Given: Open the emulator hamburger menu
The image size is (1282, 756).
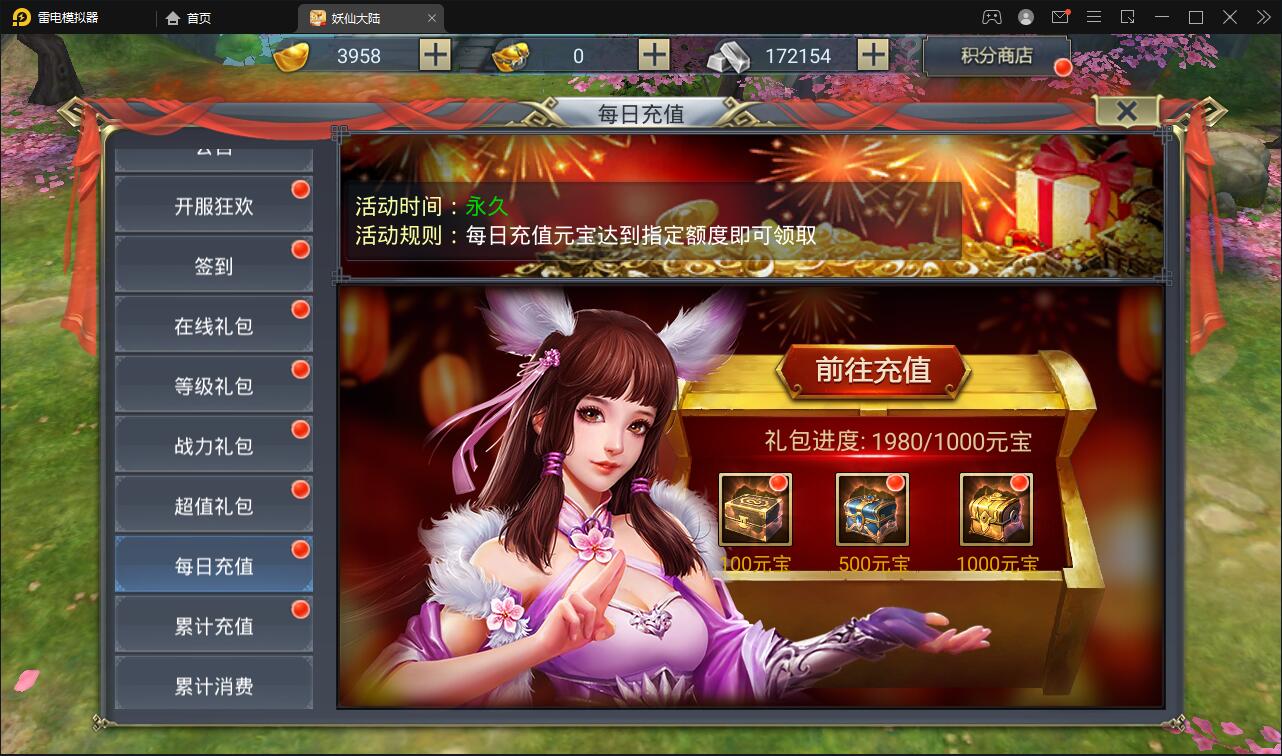Looking at the screenshot, I should (1094, 17).
